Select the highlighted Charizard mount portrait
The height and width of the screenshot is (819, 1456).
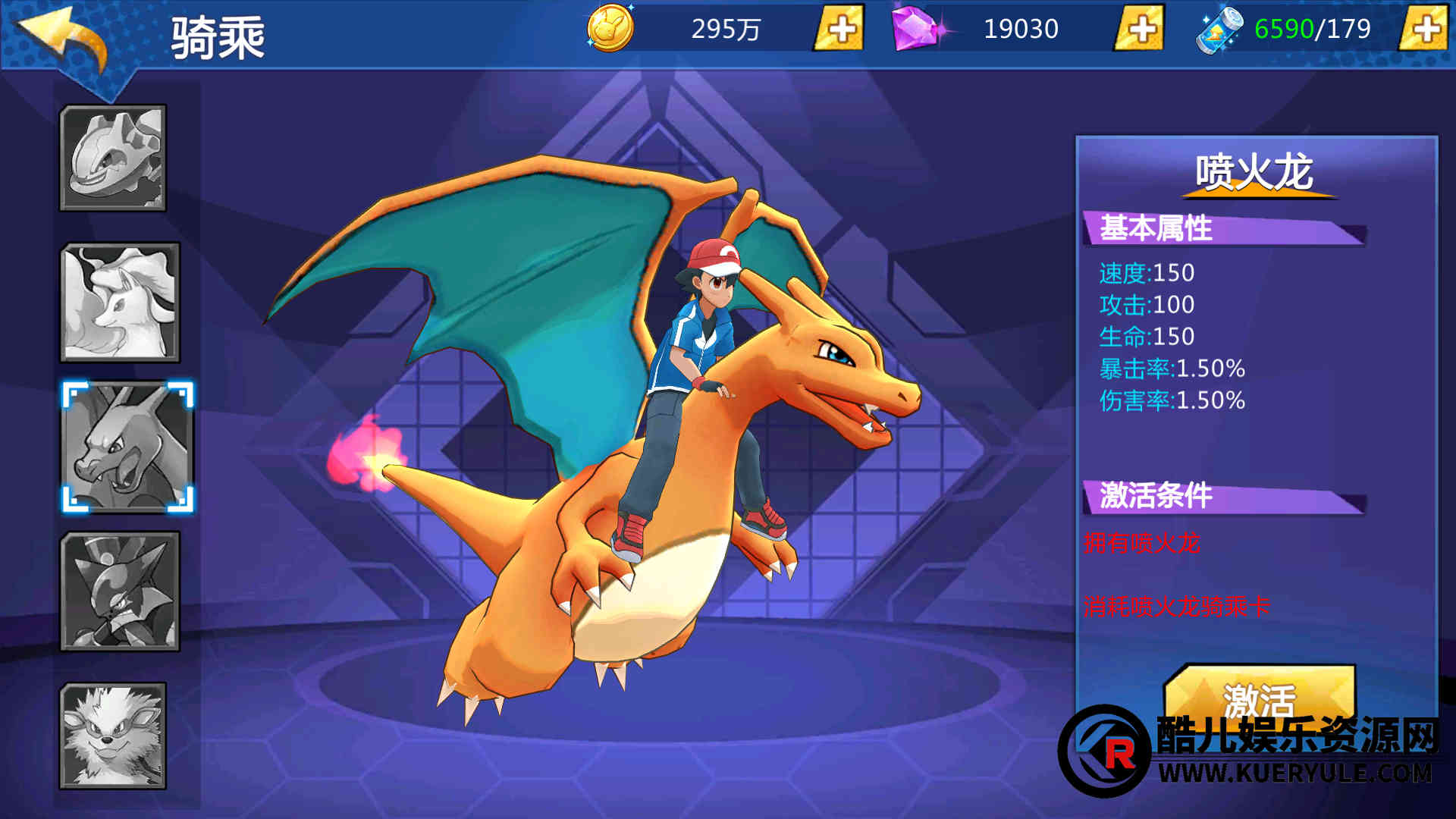[x=127, y=447]
